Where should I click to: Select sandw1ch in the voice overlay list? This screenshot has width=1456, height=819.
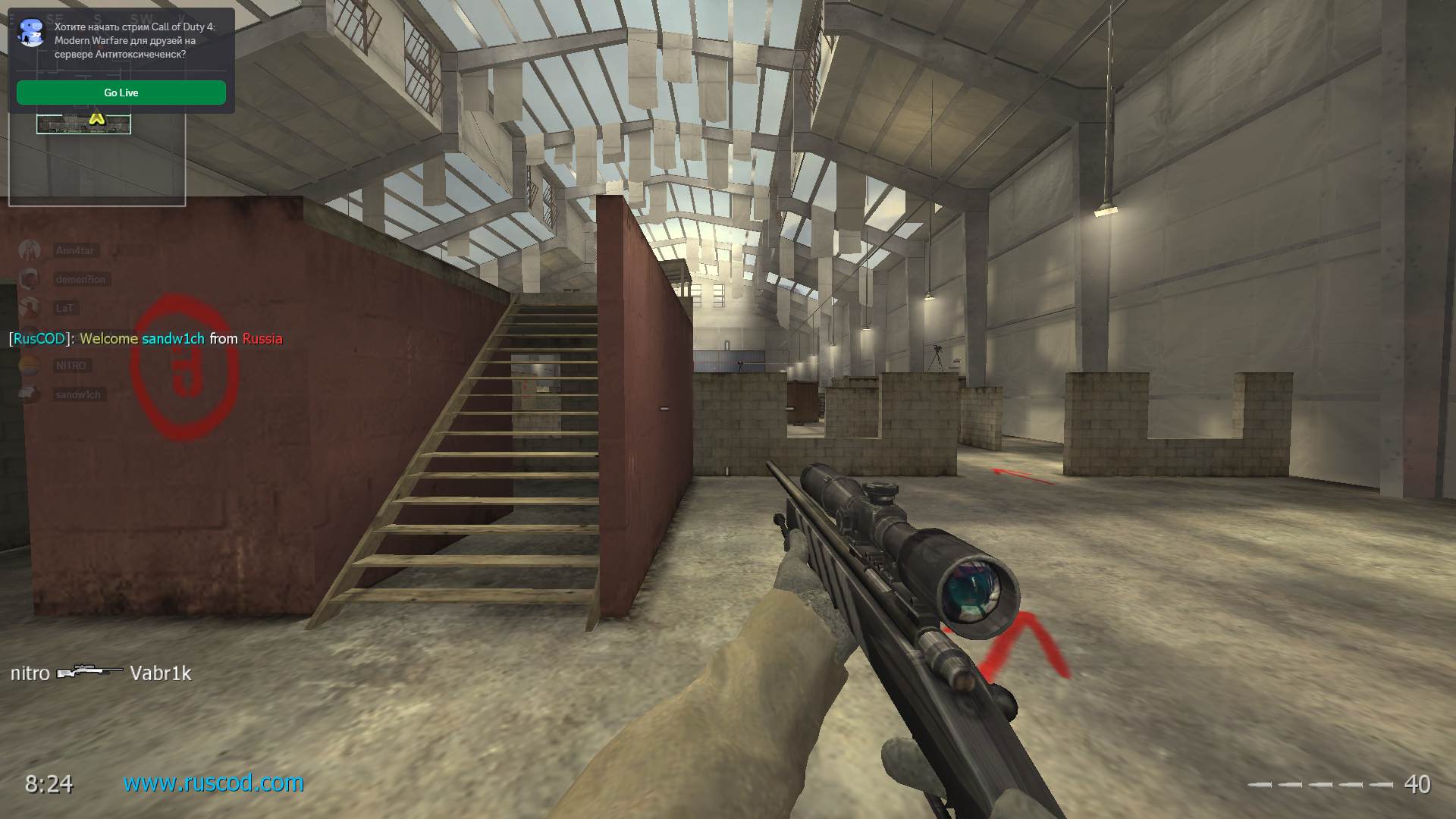point(77,394)
